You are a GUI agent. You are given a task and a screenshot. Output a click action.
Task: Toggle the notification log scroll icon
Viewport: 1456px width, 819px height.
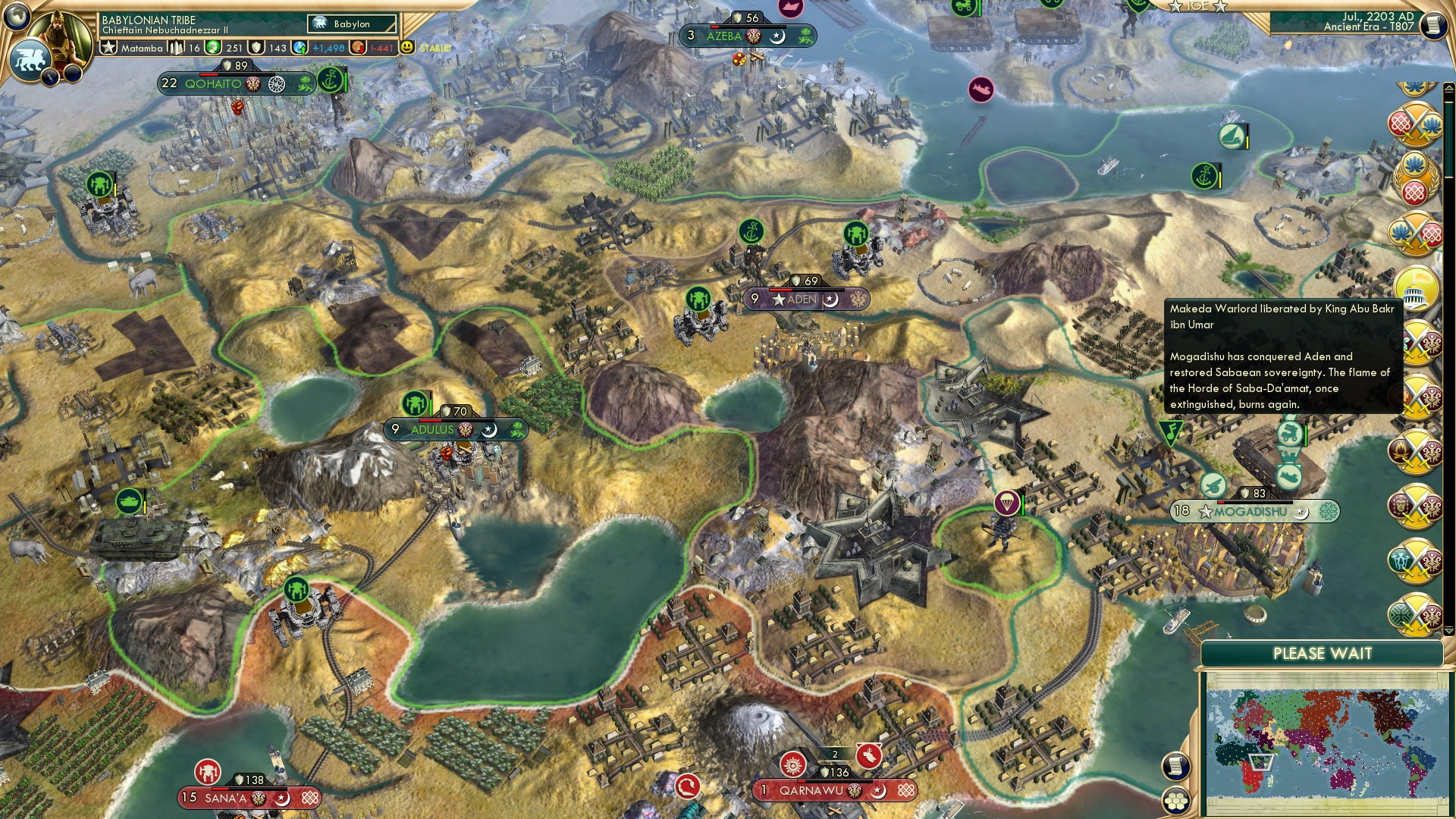click(x=1175, y=766)
